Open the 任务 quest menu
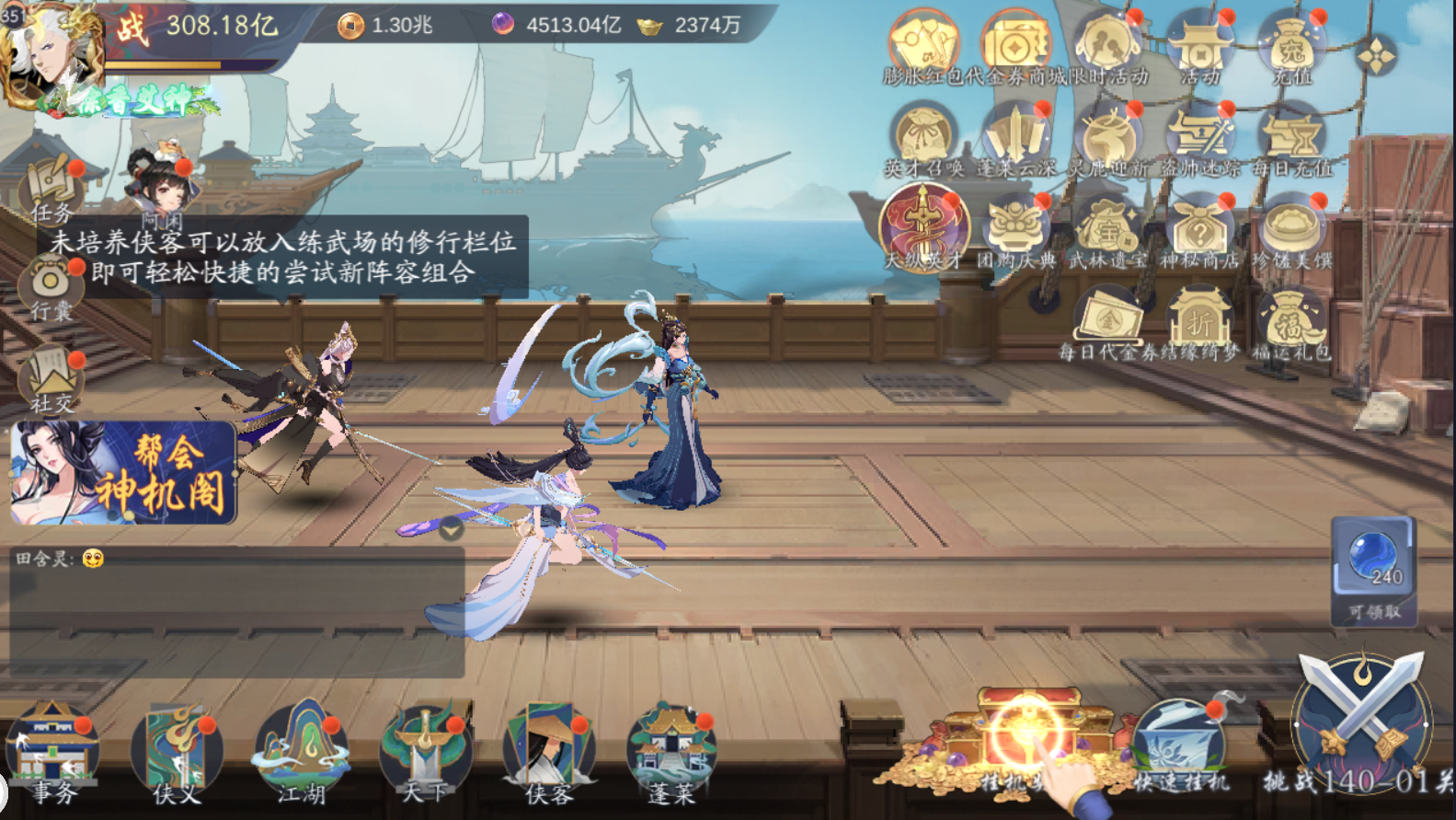The height and width of the screenshot is (820, 1456). [x=51, y=191]
